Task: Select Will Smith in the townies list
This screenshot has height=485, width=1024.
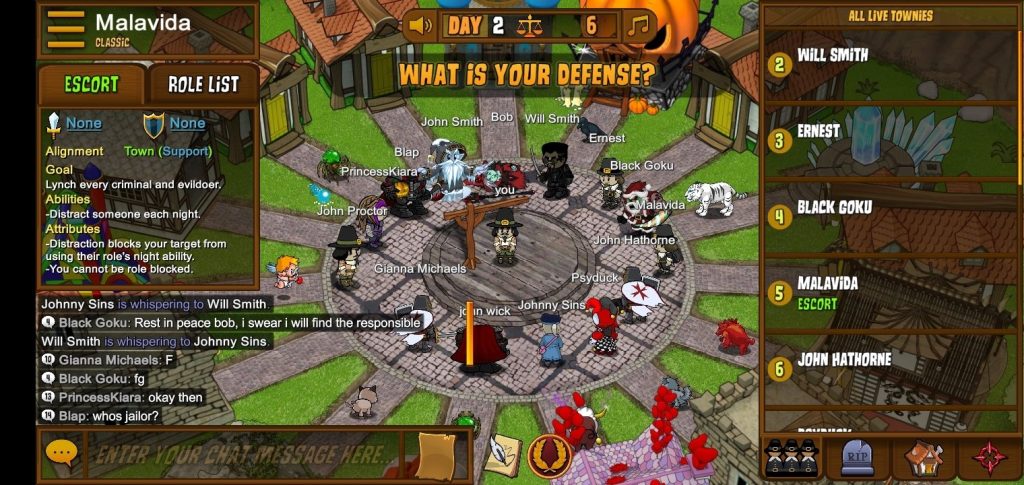Action: 832,56
